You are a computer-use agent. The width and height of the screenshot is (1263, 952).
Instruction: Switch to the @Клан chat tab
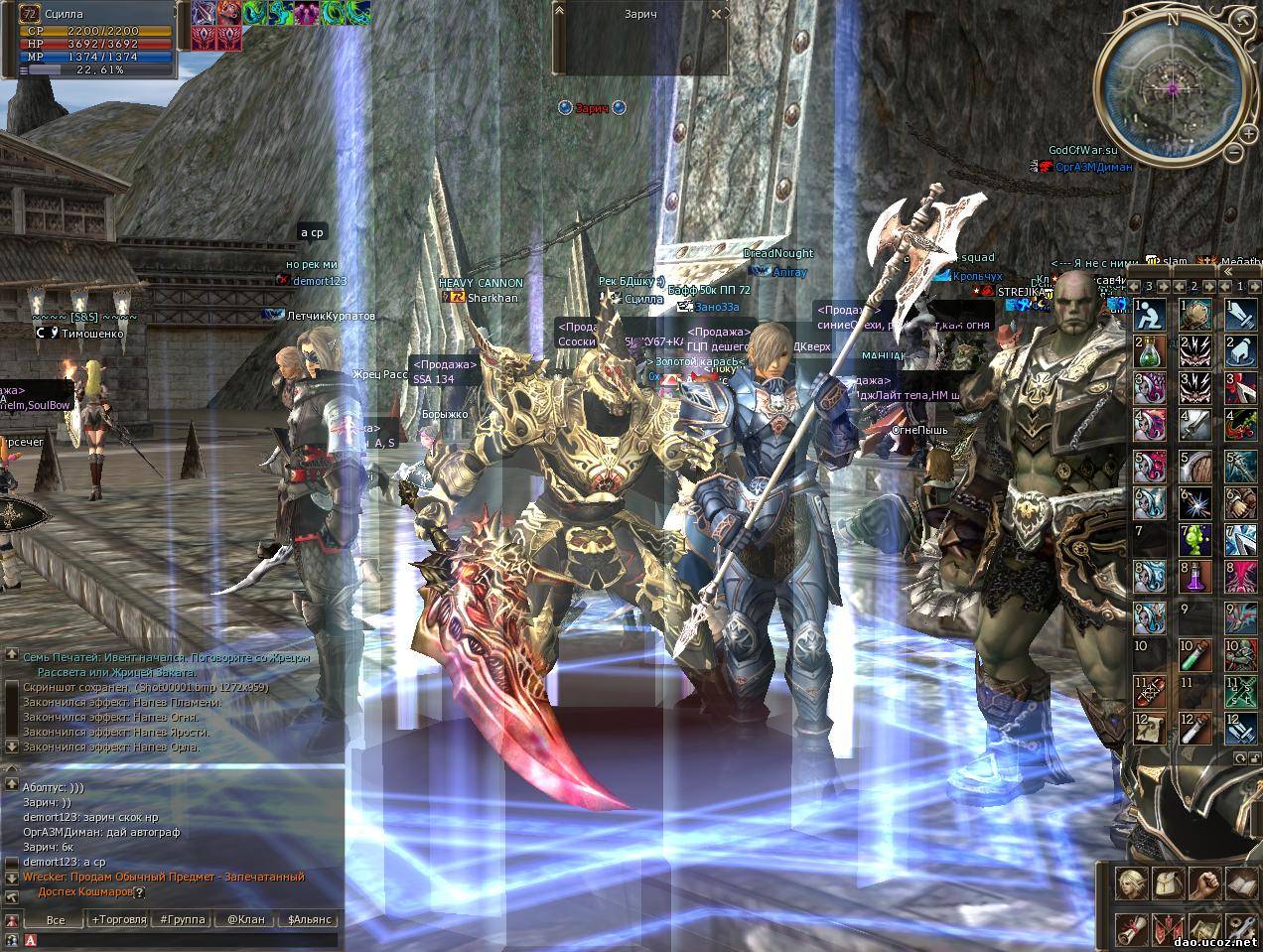245,919
